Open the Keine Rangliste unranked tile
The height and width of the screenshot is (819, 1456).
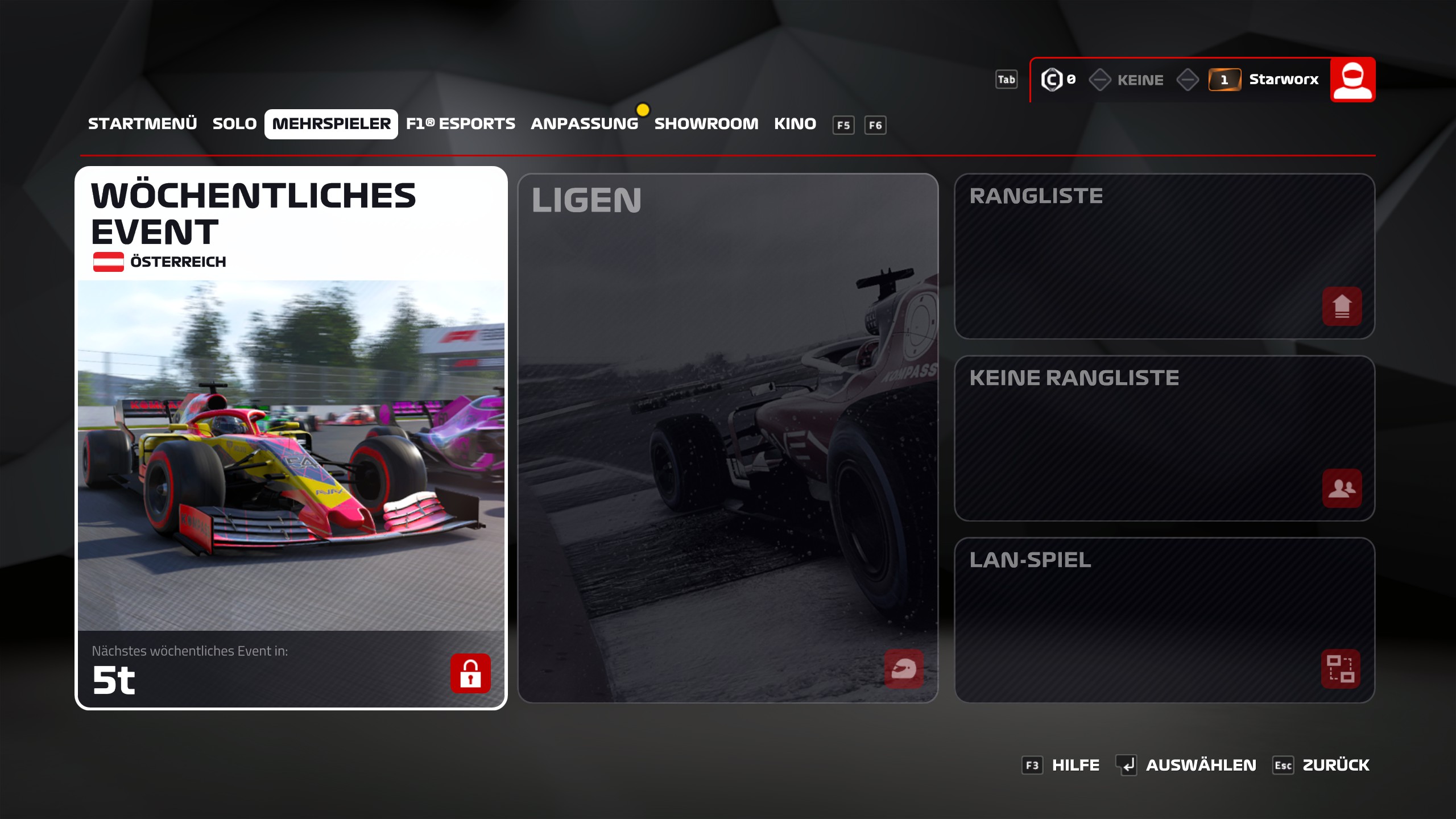[1164, 438]
